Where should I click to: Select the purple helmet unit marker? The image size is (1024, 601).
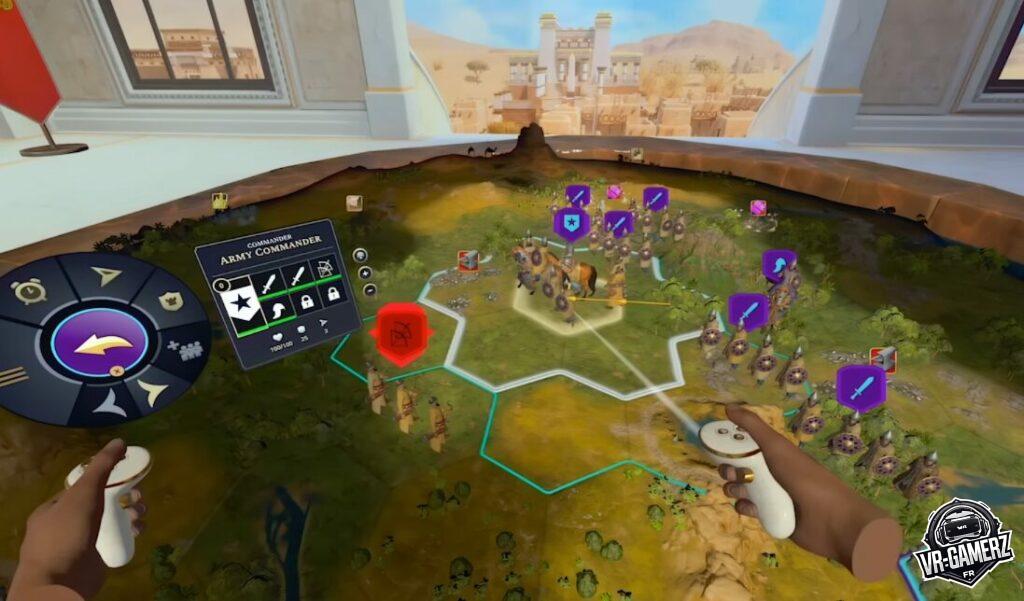pyautogui.click(x=778, y=263)
